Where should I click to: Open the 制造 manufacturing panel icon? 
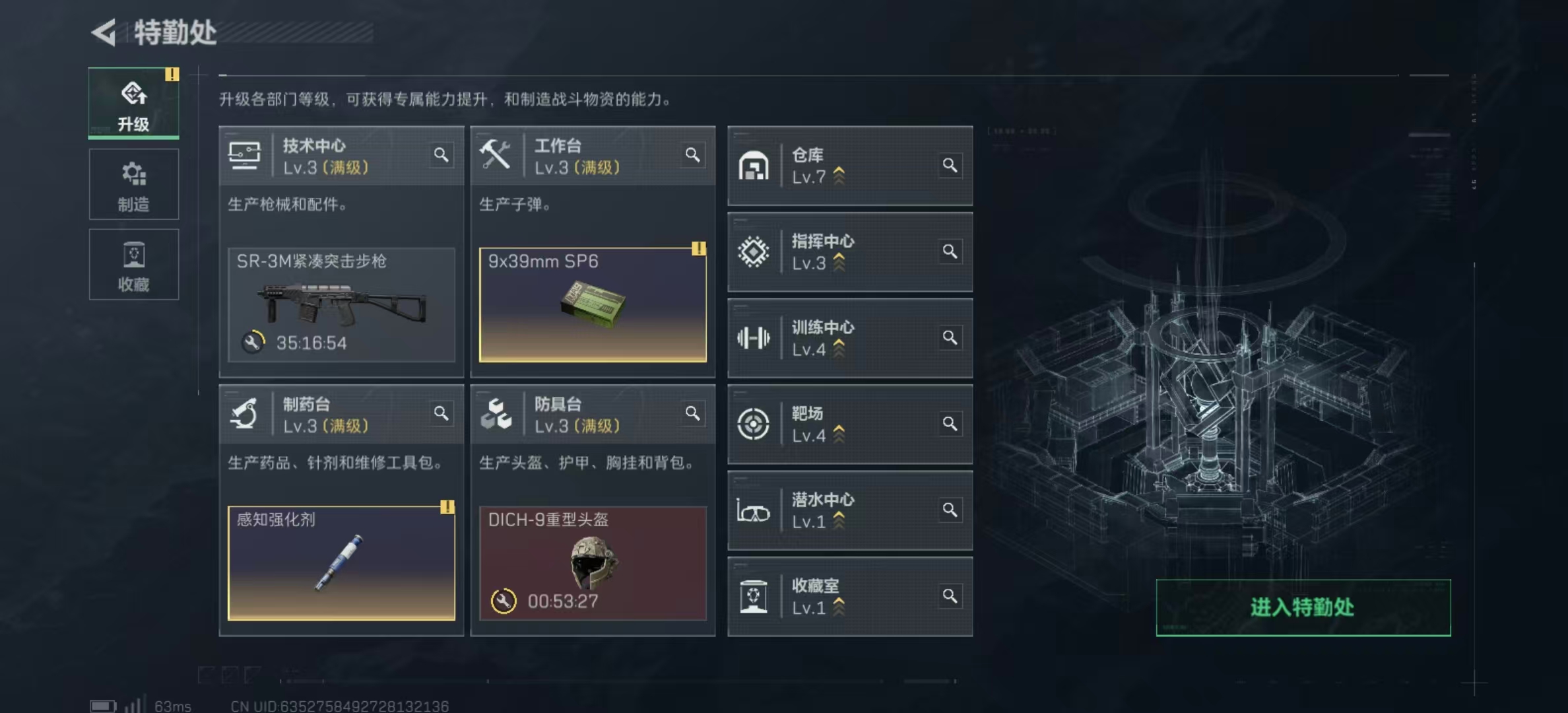click(x=134, y=174)
